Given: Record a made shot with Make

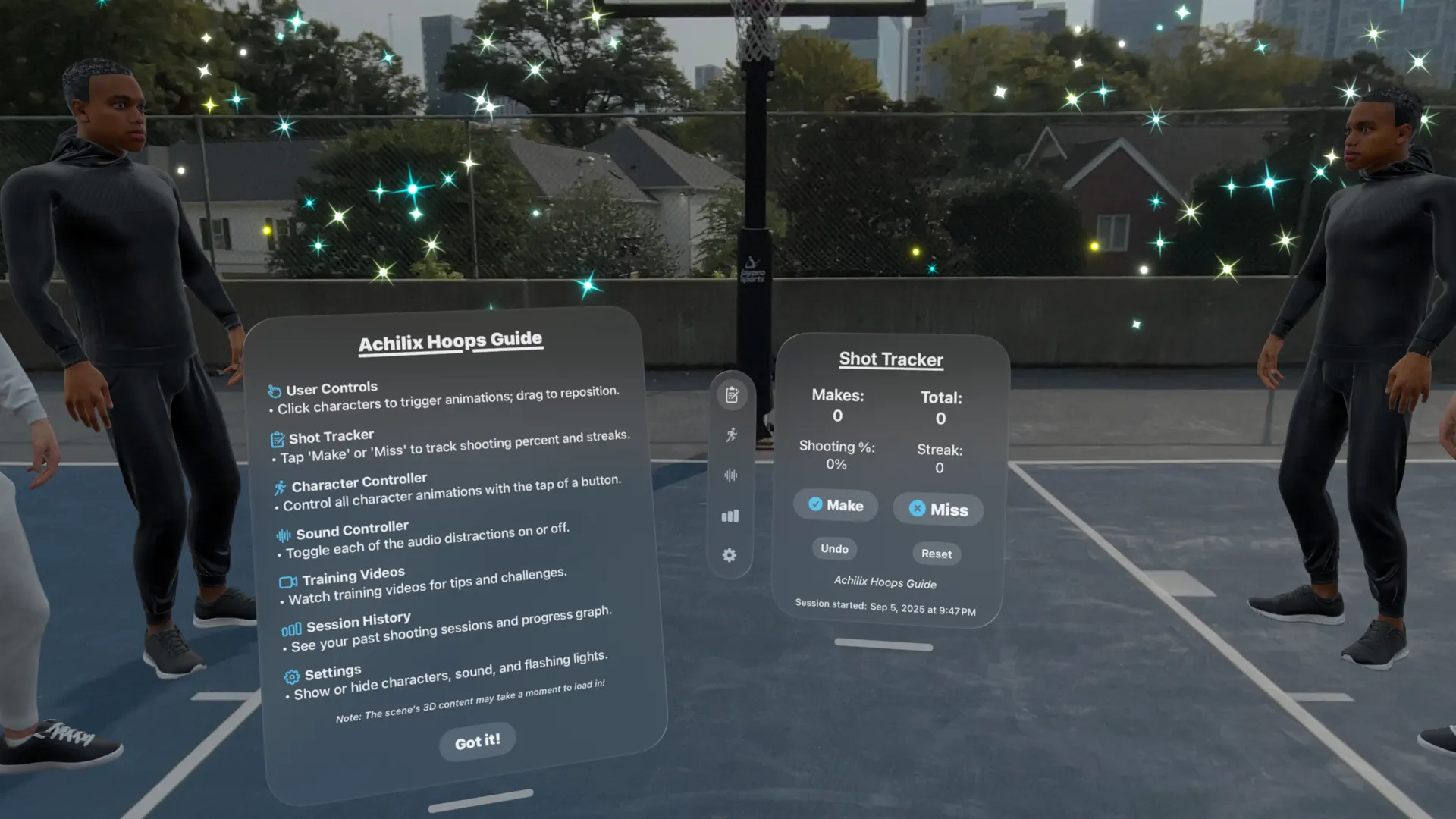Looking at the screenshot, I should click(x=835, y=505).
